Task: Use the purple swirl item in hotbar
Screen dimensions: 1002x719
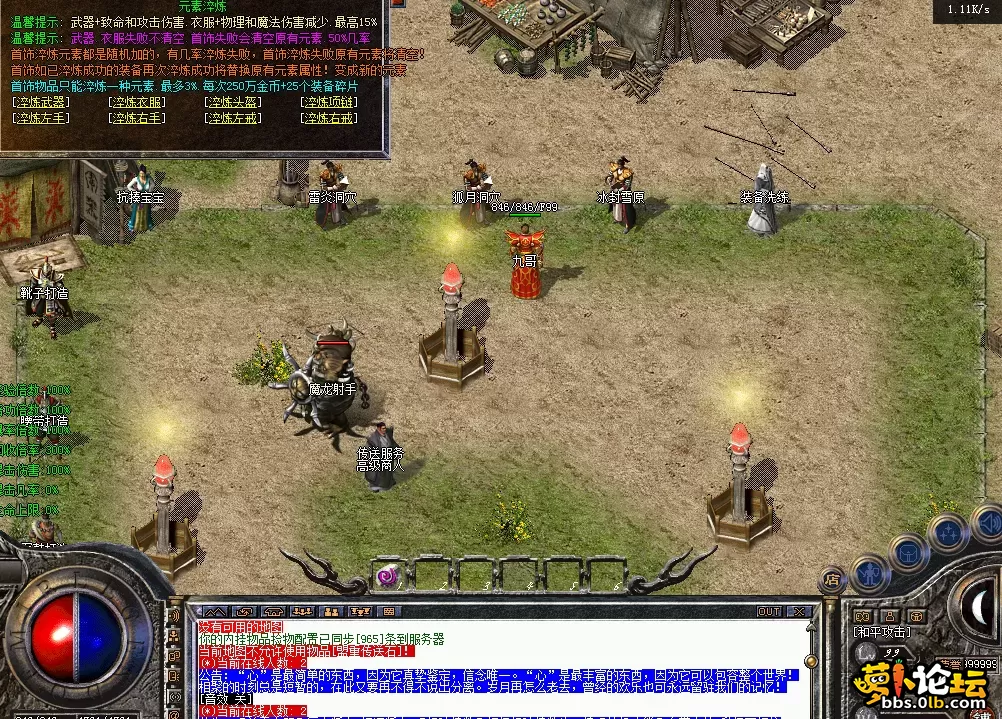Action: click(387, 575)
